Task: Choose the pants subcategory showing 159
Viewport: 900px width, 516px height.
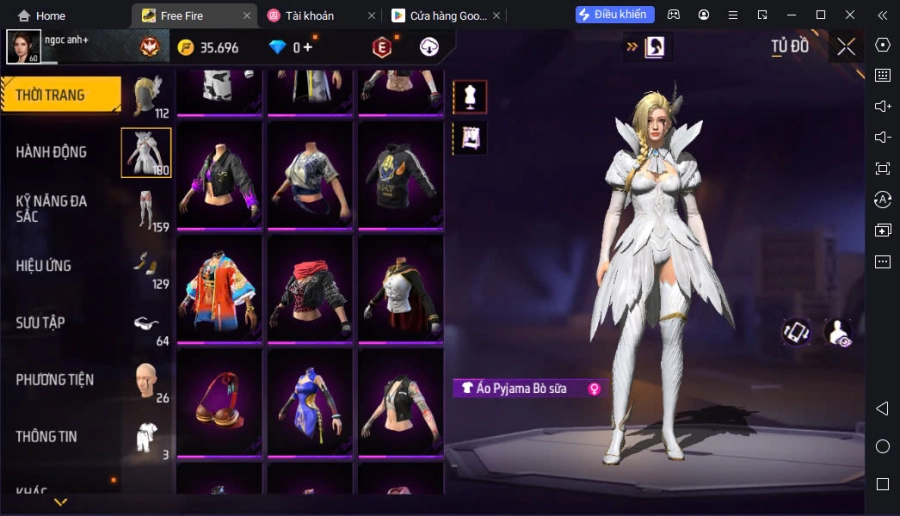Action: 146,210
